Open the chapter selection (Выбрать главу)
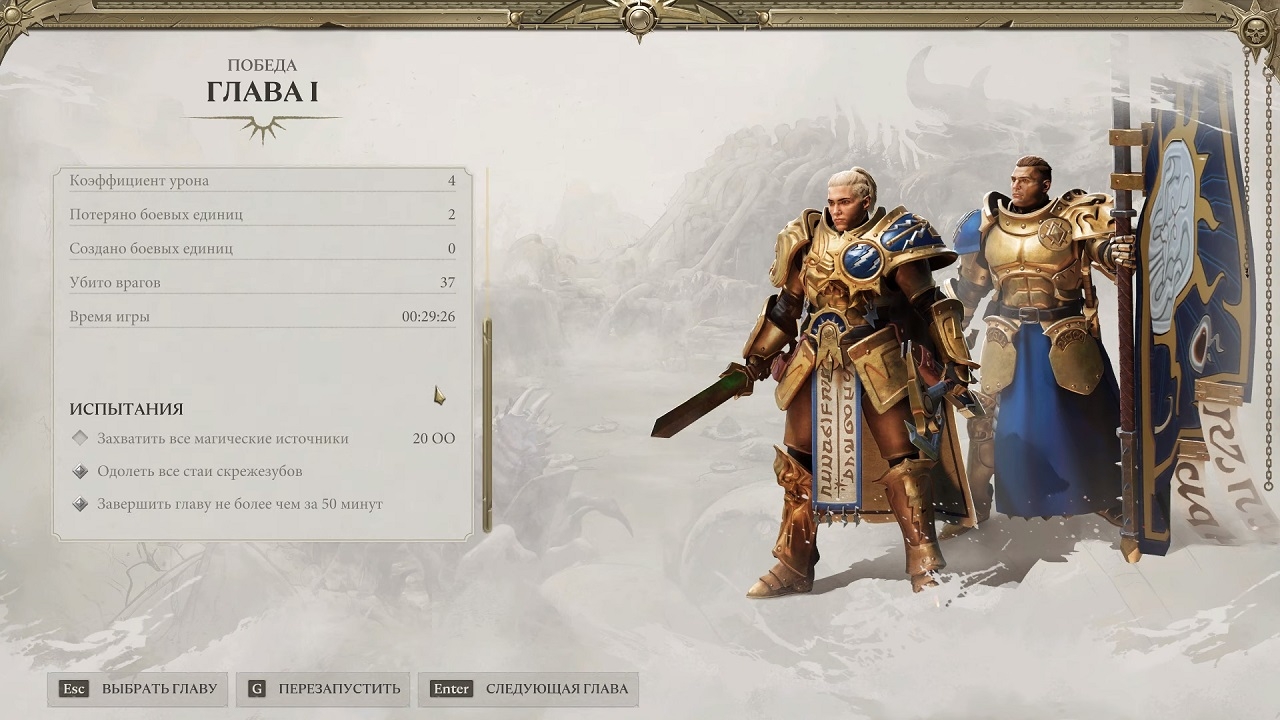The image size is (1280, 720). coord(138,689)
